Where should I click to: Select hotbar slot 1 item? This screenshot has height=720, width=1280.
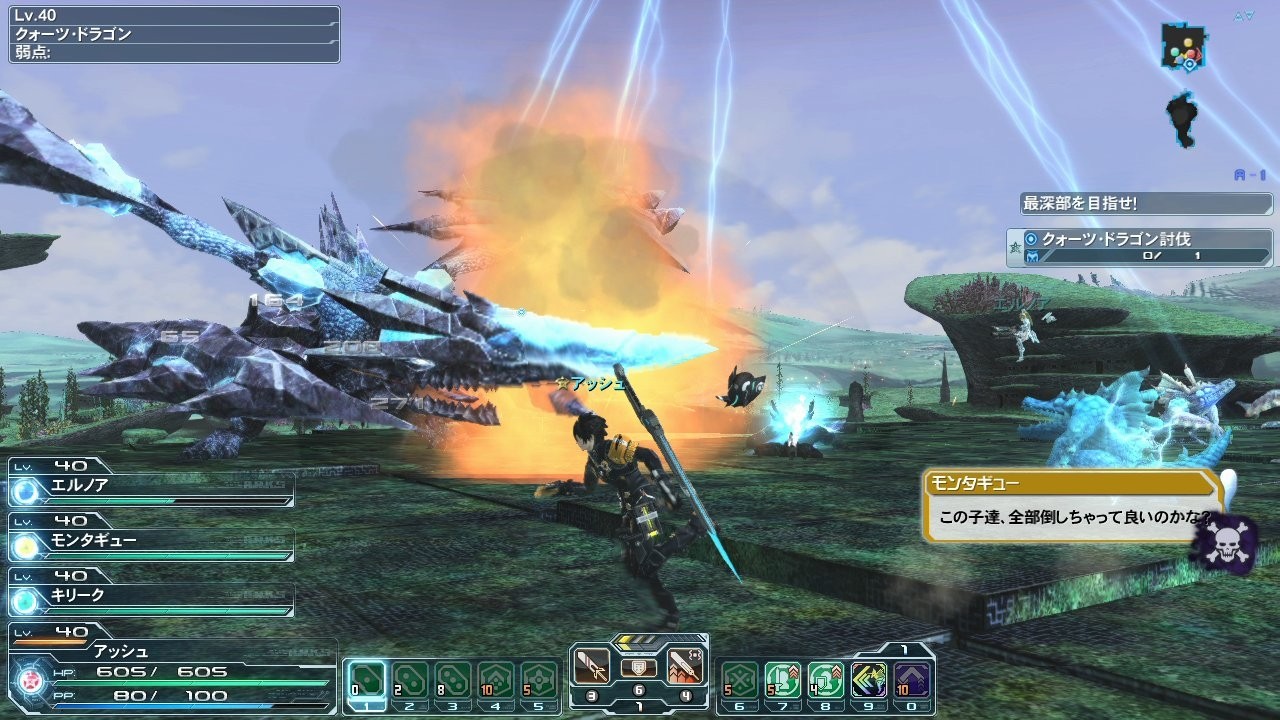367,679
